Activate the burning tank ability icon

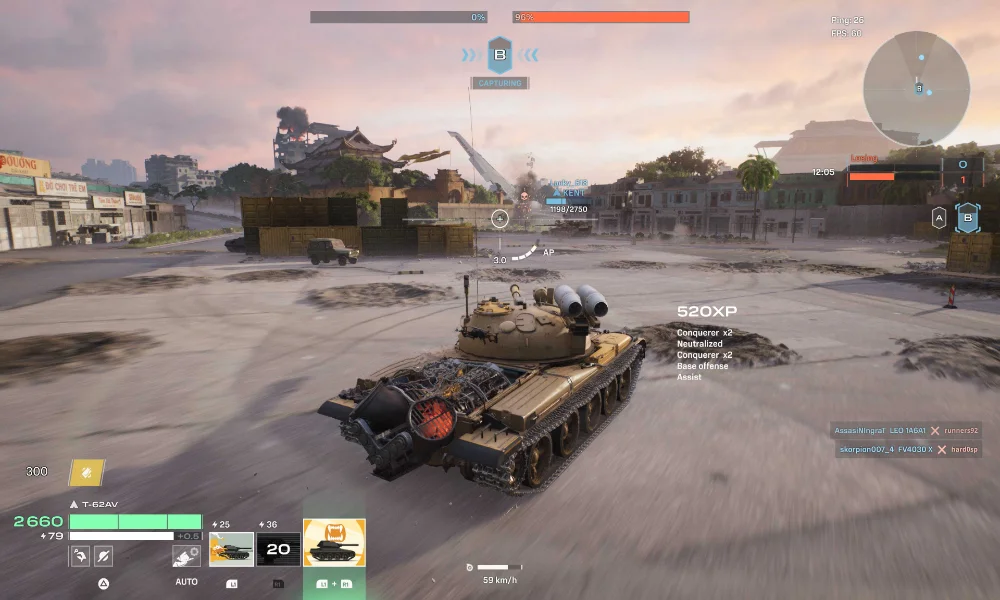(x=231, y=548)
